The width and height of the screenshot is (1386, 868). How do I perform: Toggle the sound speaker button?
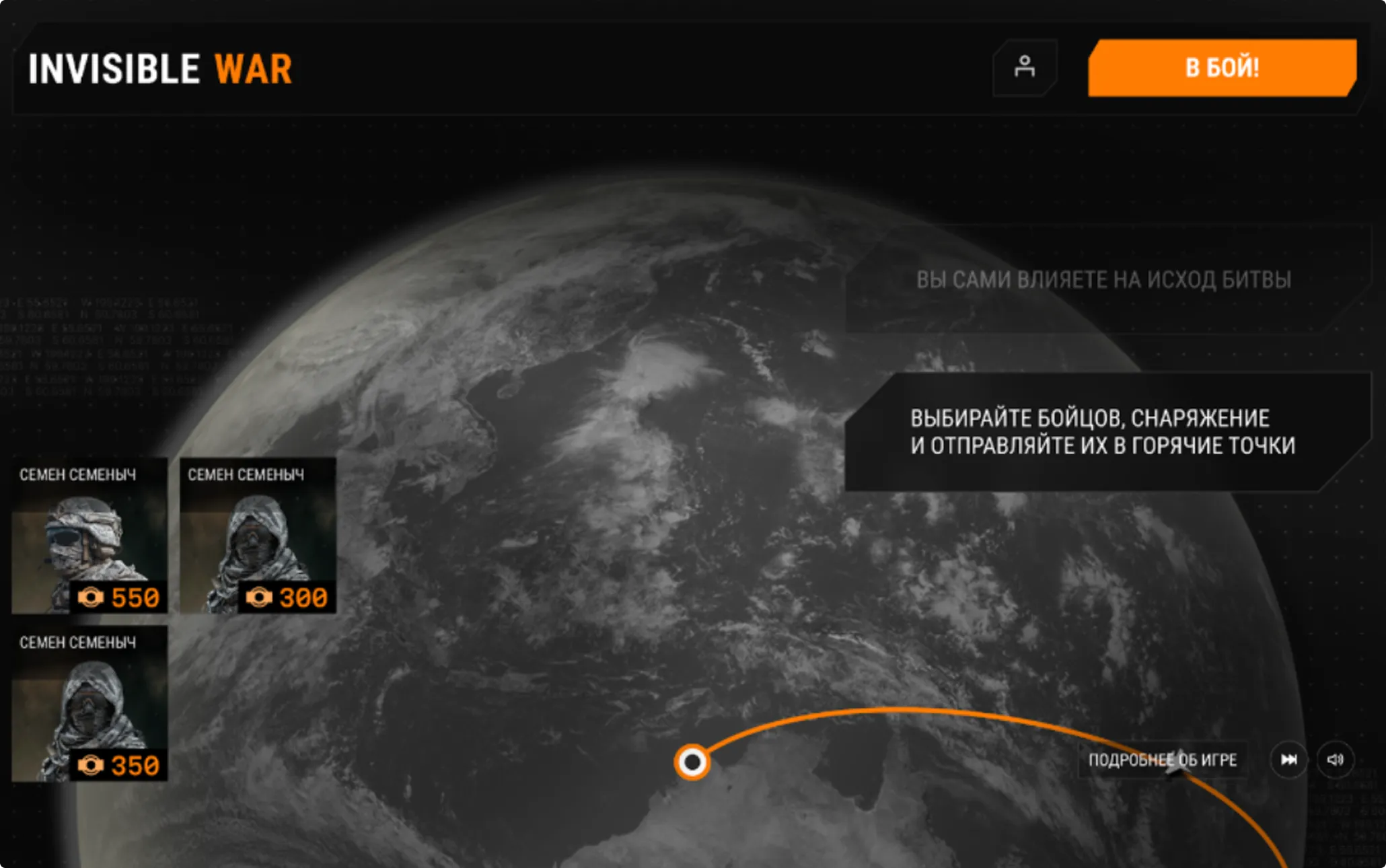[1335, 760]
